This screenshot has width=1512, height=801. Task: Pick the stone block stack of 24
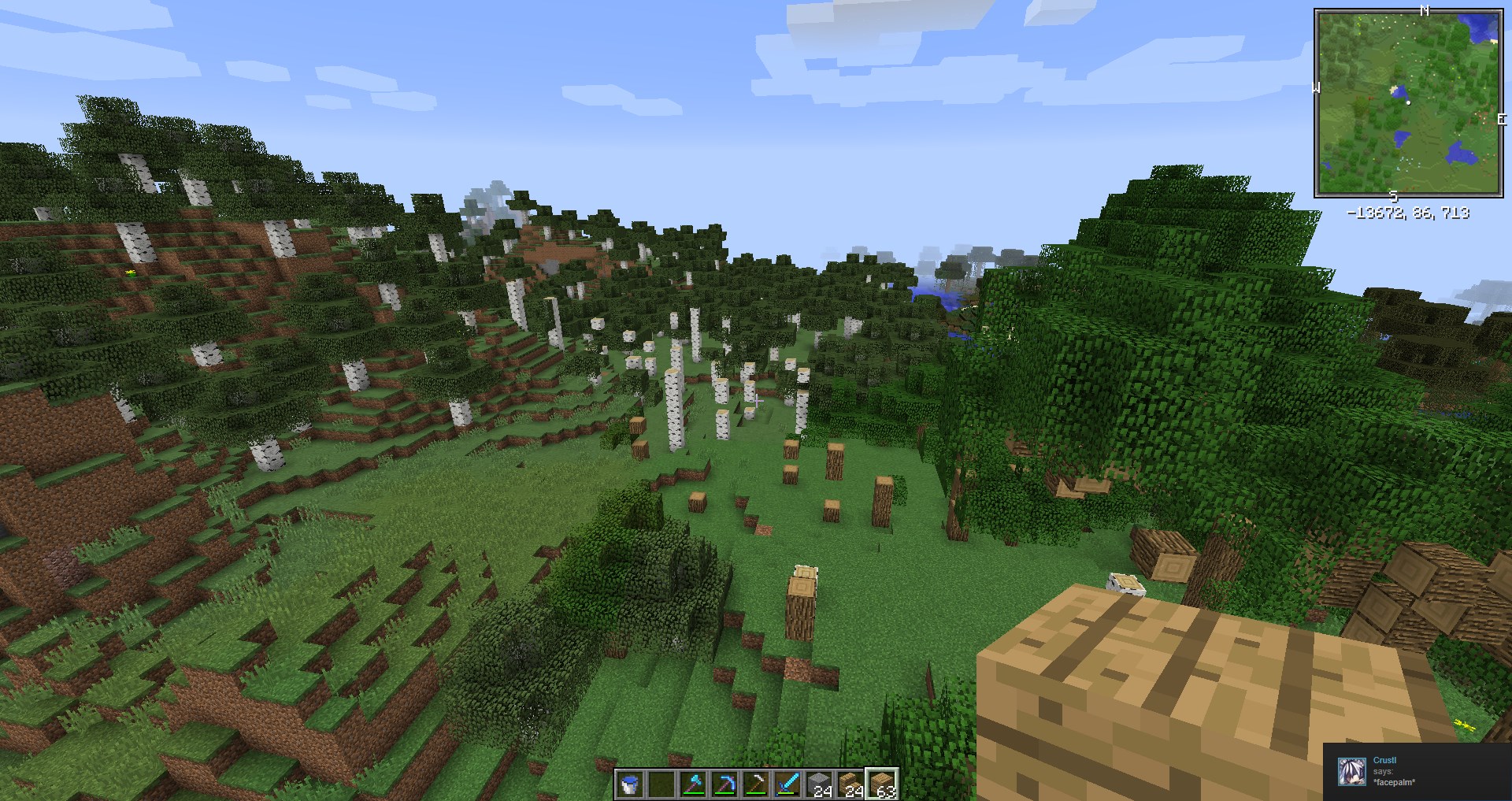(819, 784)
